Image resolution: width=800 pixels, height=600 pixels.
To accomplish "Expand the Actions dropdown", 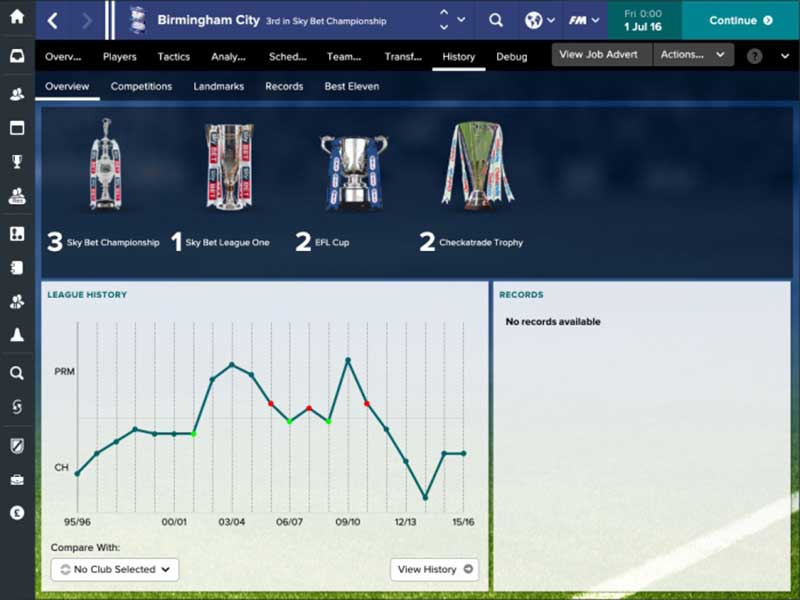I will [693, 55].
